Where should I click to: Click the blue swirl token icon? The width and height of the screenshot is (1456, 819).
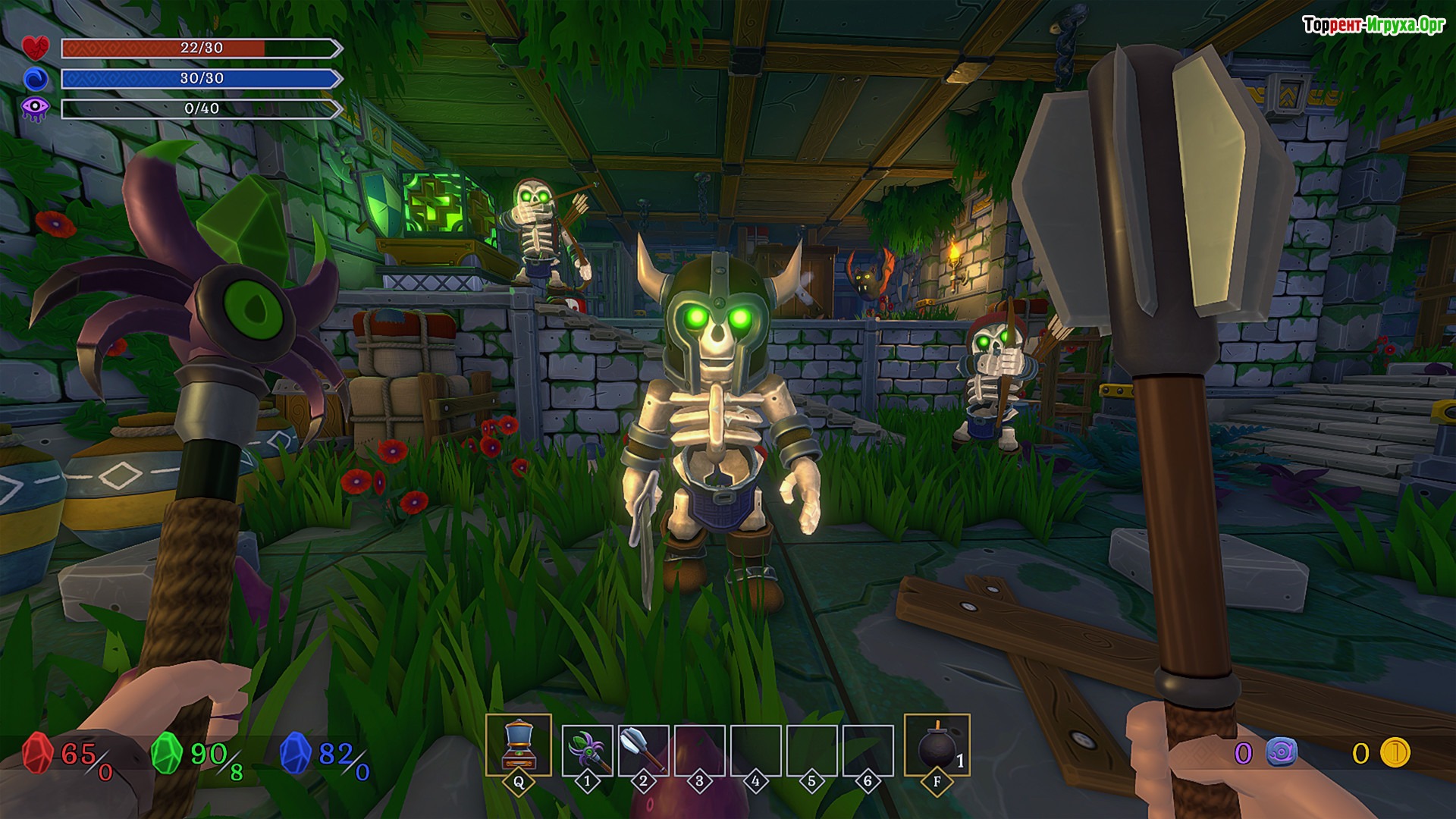pos(1281,753)
